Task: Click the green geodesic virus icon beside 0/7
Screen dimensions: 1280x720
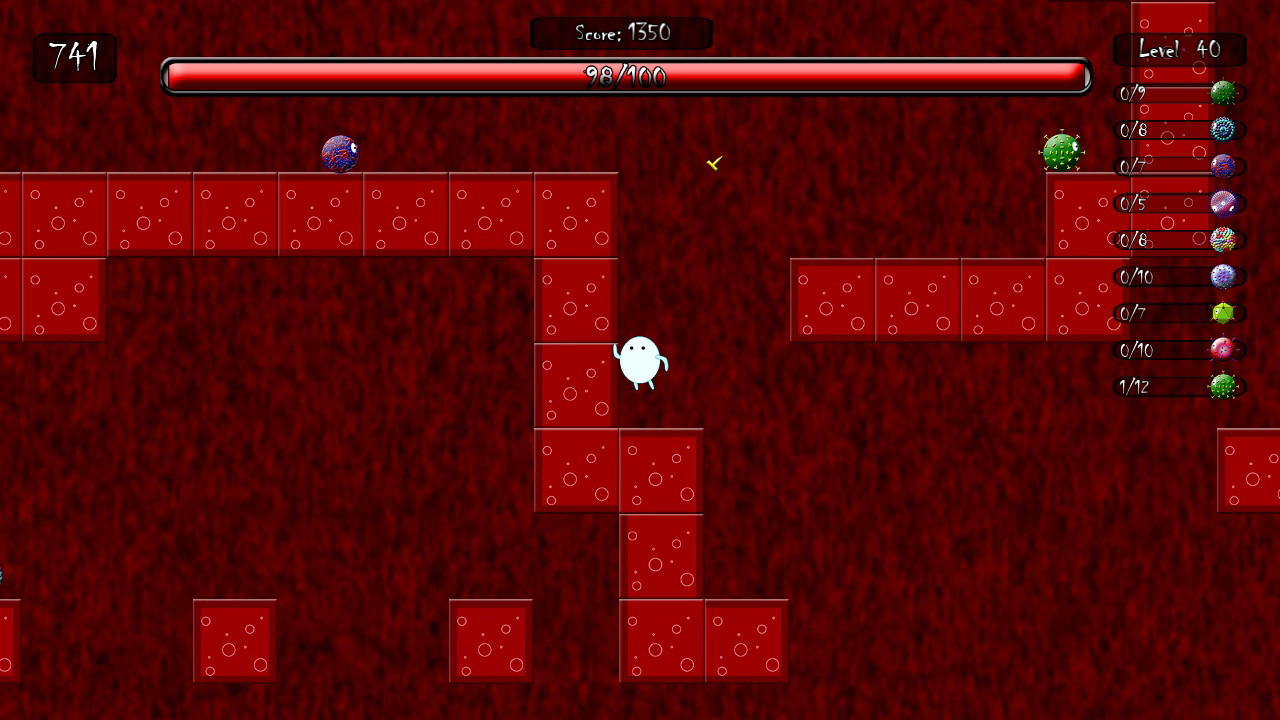Action: 1225,313
